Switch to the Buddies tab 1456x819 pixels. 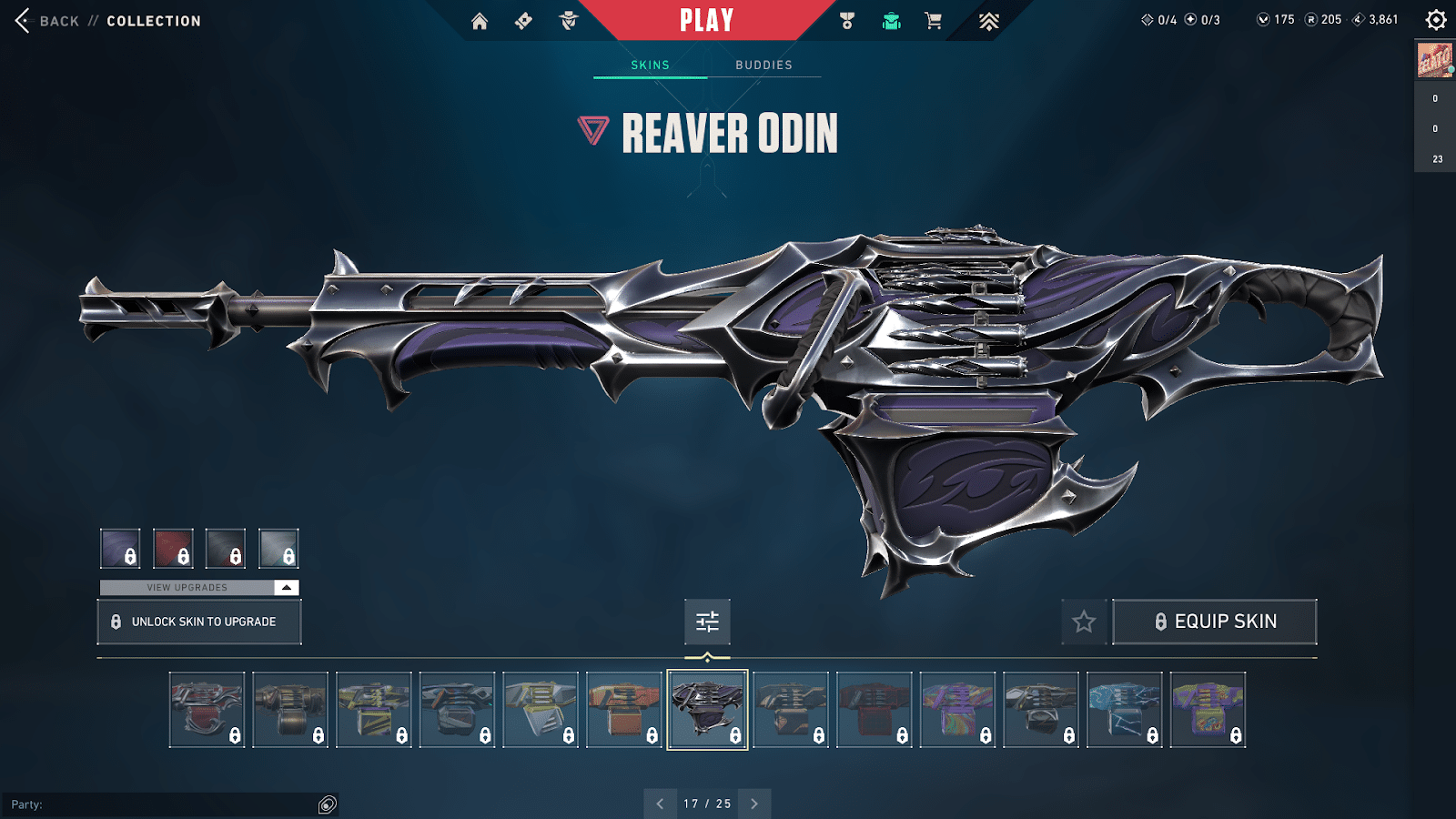pyautogui.click(x=764, y=65)
